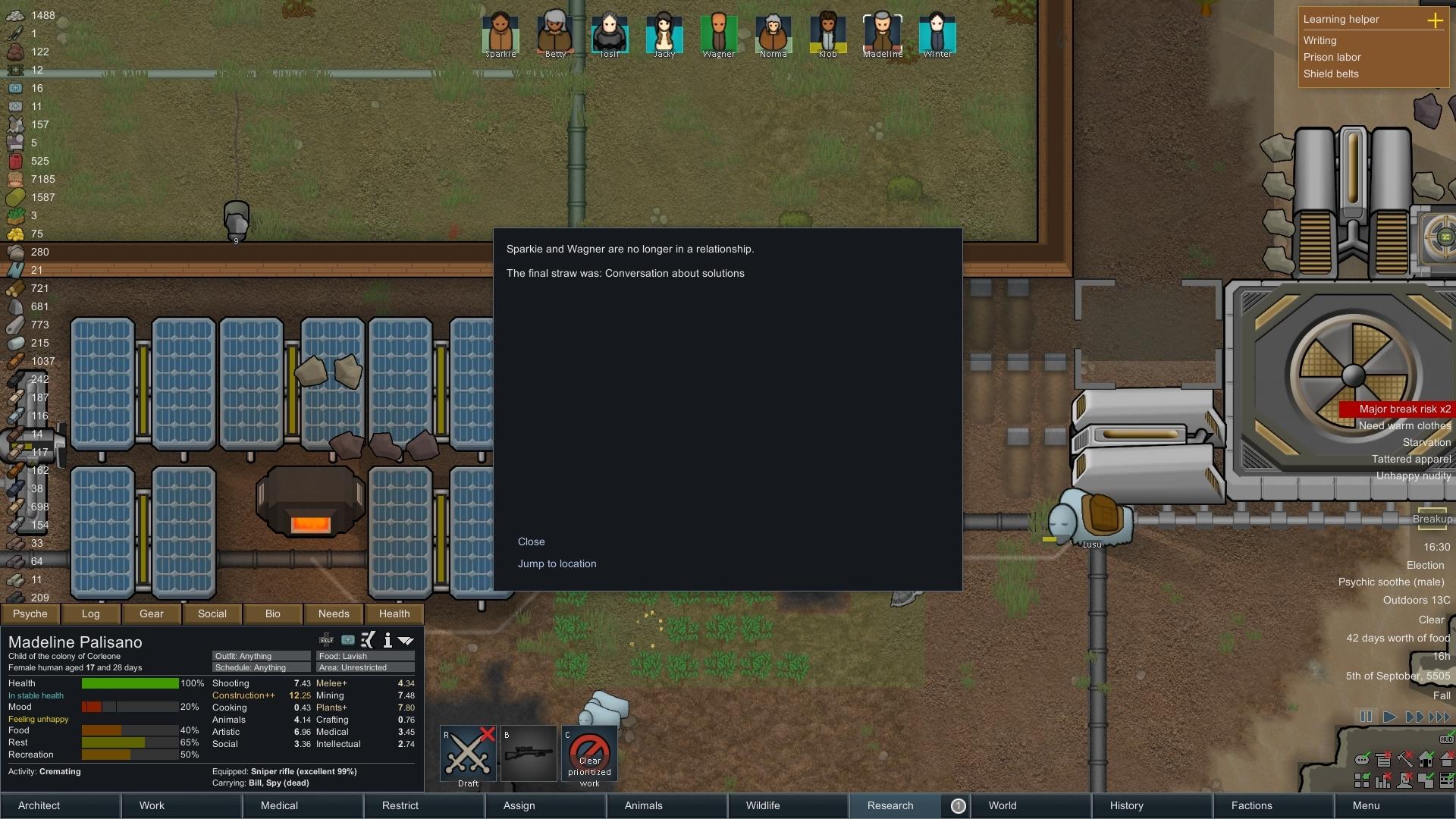Draft Madeline with the crossed swords button
This screenshot has height=819, width=1456.
coord(468,754)
